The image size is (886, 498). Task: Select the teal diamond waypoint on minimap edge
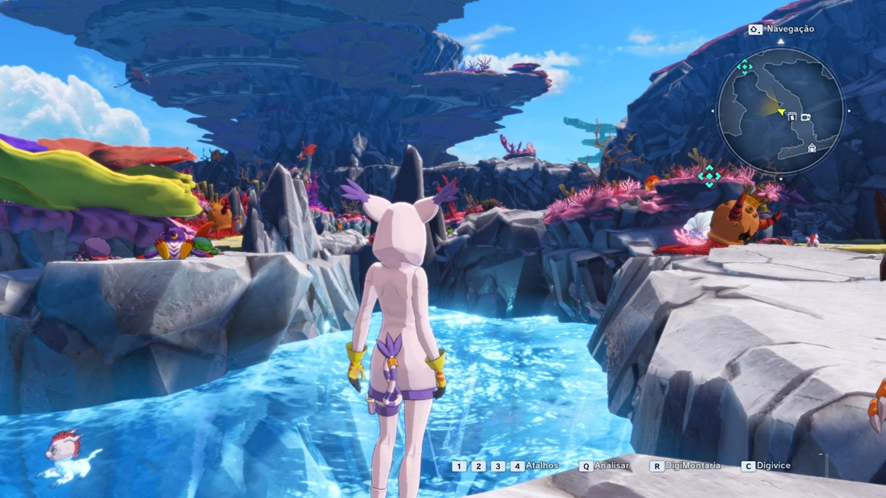(x=744, y=68)
